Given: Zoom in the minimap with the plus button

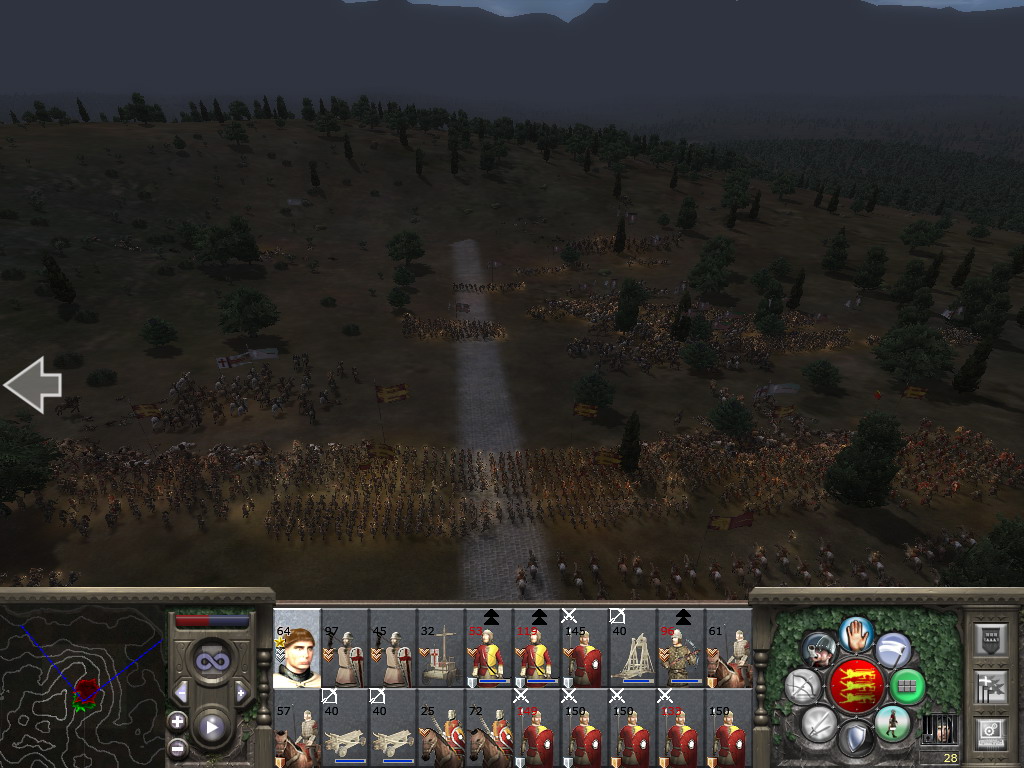Looking at the screenshot, I should pyautogui.click(x=177, y=721).
